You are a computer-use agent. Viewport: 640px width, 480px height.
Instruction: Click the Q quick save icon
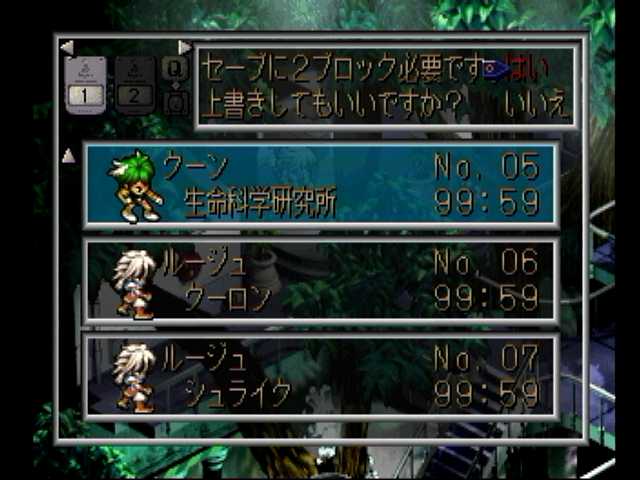pos(174,69)
